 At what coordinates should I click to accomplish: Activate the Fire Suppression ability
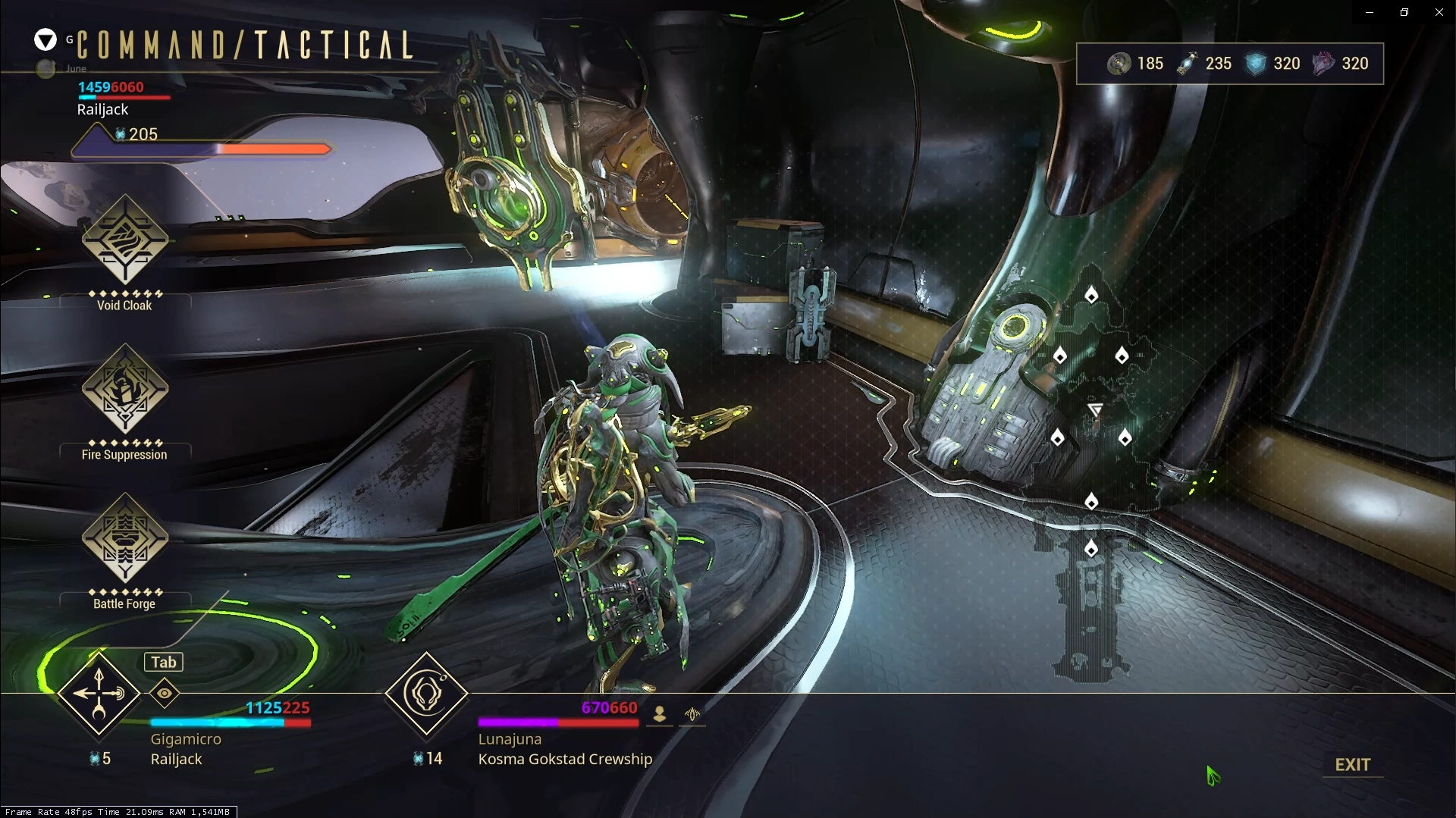[x=124, y=388]
